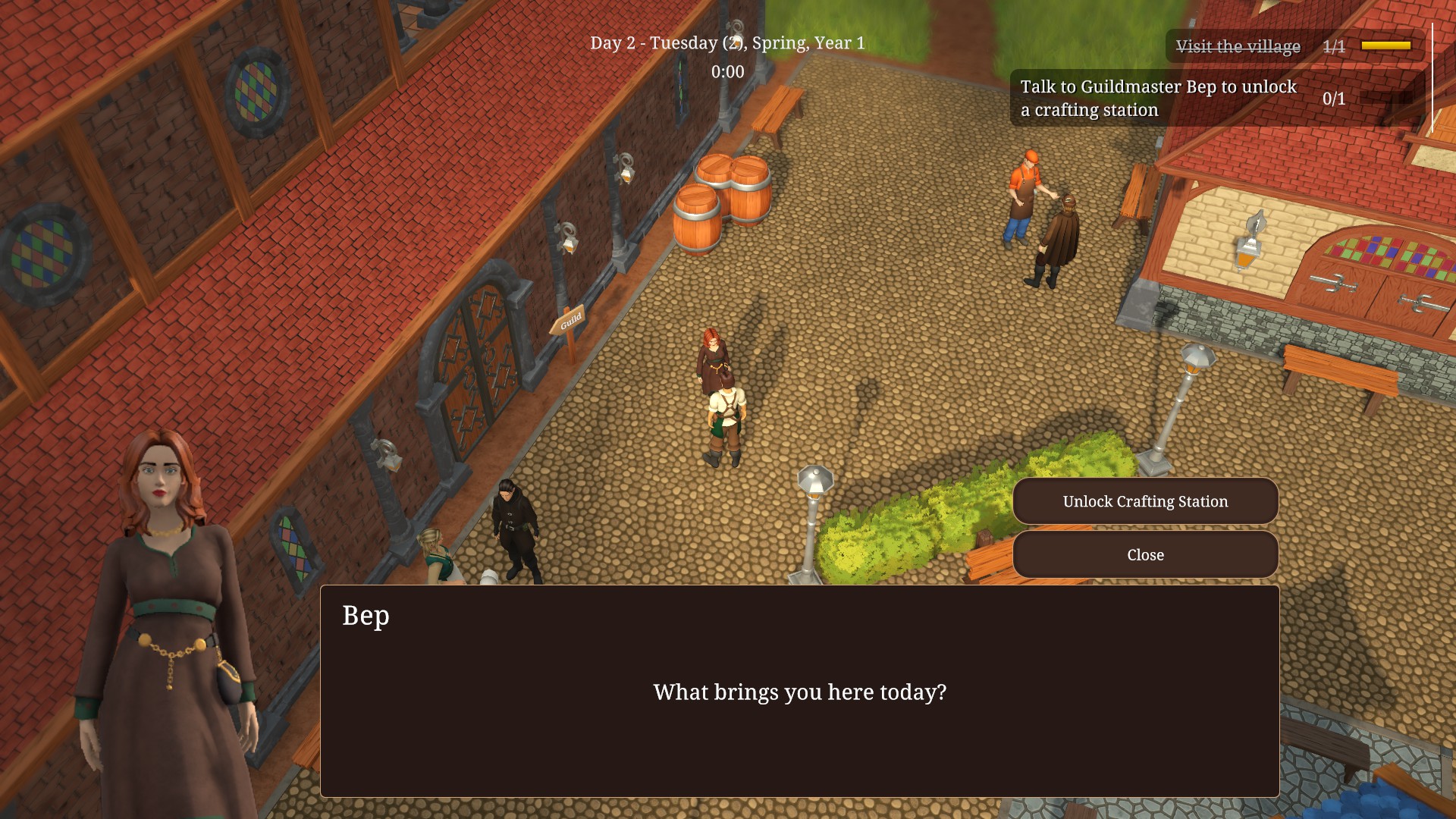
Task: Click the completed Visit the village quest
Action: tap(1238, 46)
